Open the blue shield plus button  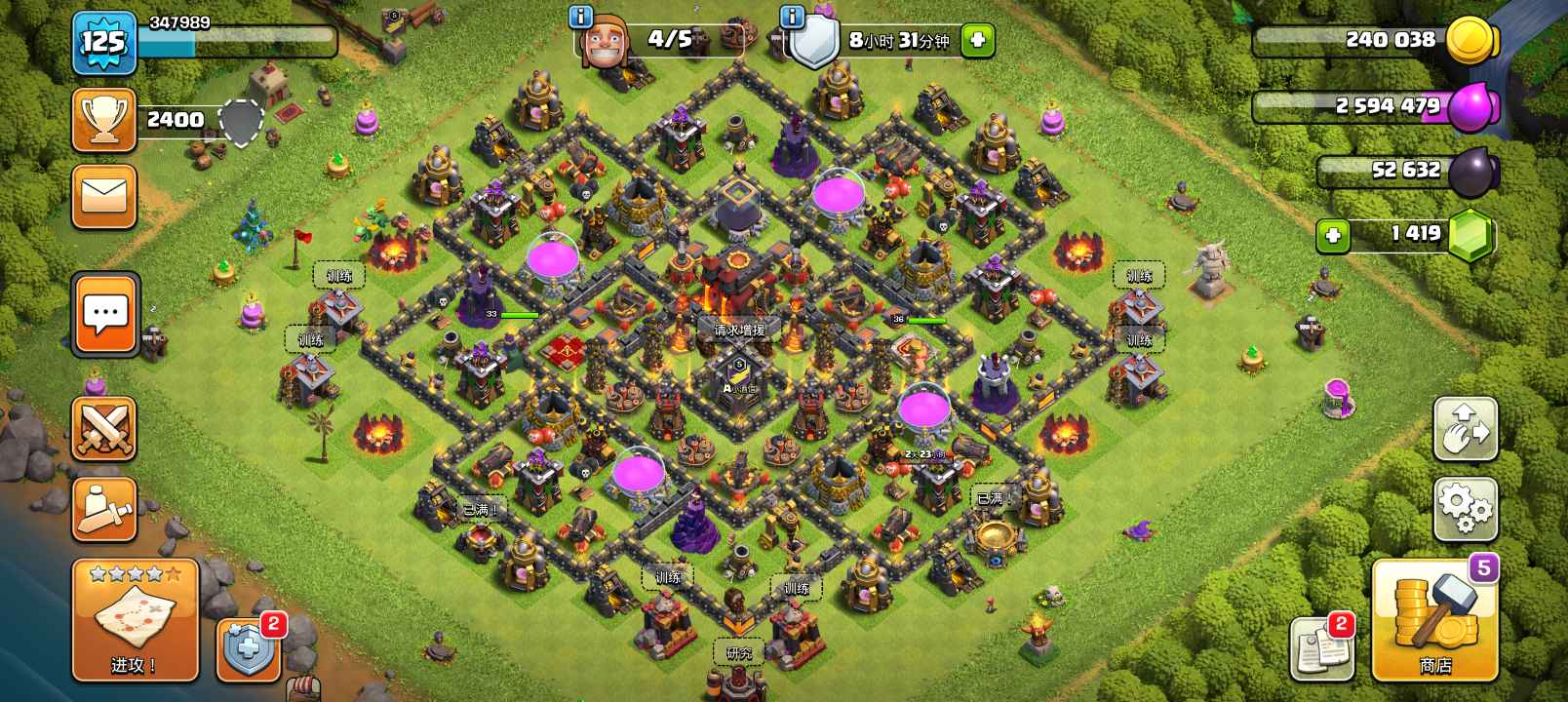pos(248,647)
